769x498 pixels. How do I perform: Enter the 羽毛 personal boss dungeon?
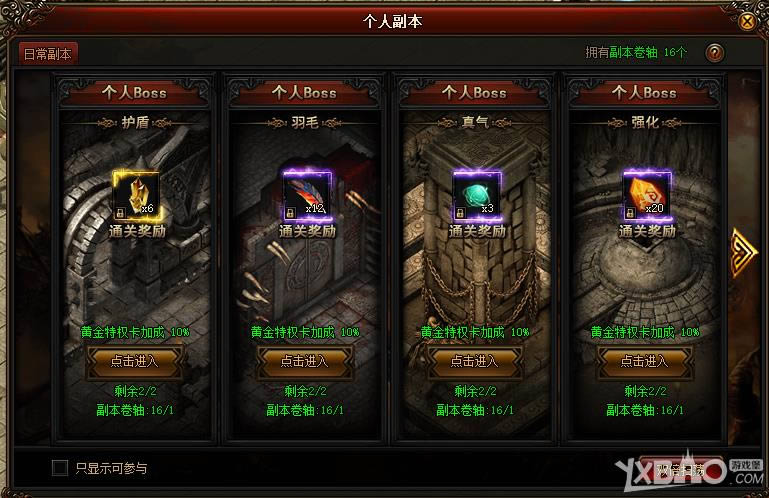[306, 361]
